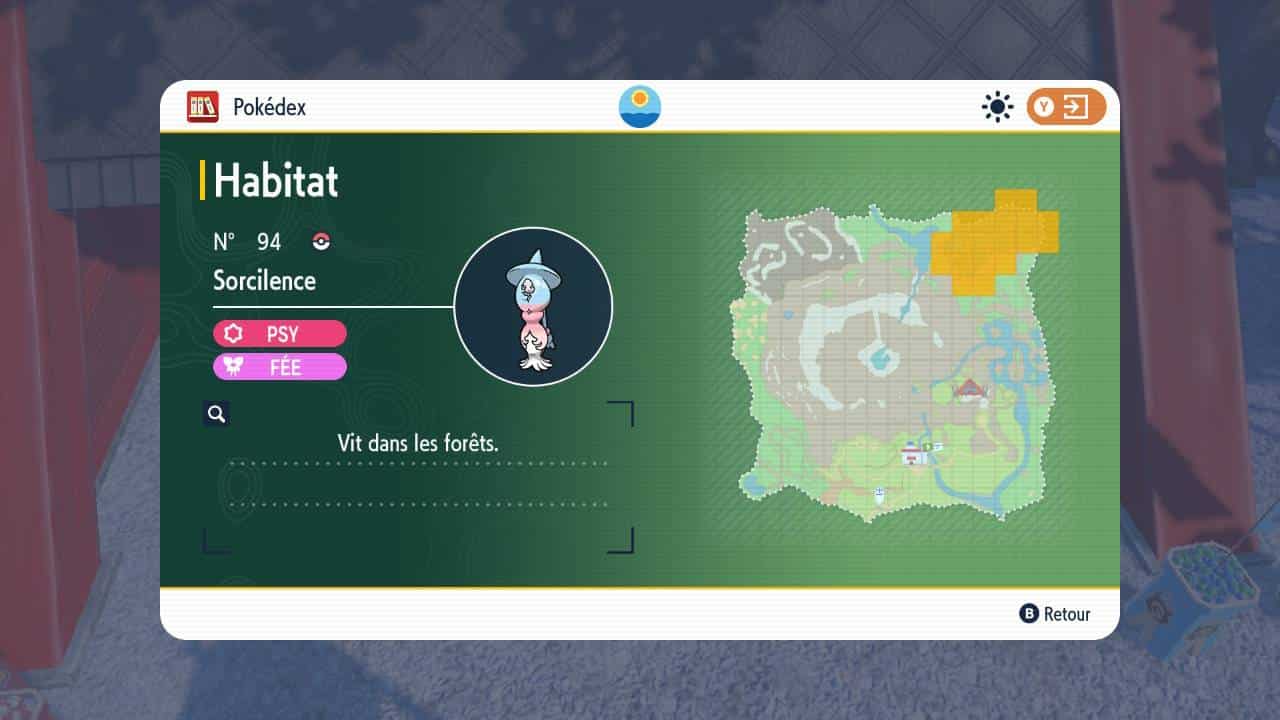Close the Pokédex with the orange exit button
Viewport: 1280px width, 720px height.
coord(1066,107)
